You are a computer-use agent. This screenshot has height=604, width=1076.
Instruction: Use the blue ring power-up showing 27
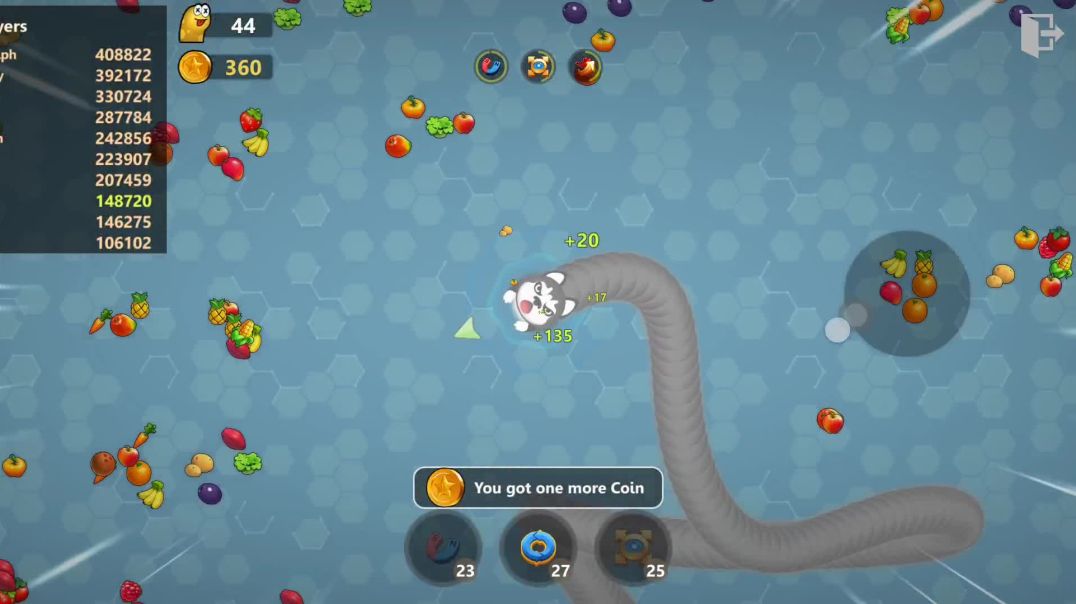tap(538, 548)
